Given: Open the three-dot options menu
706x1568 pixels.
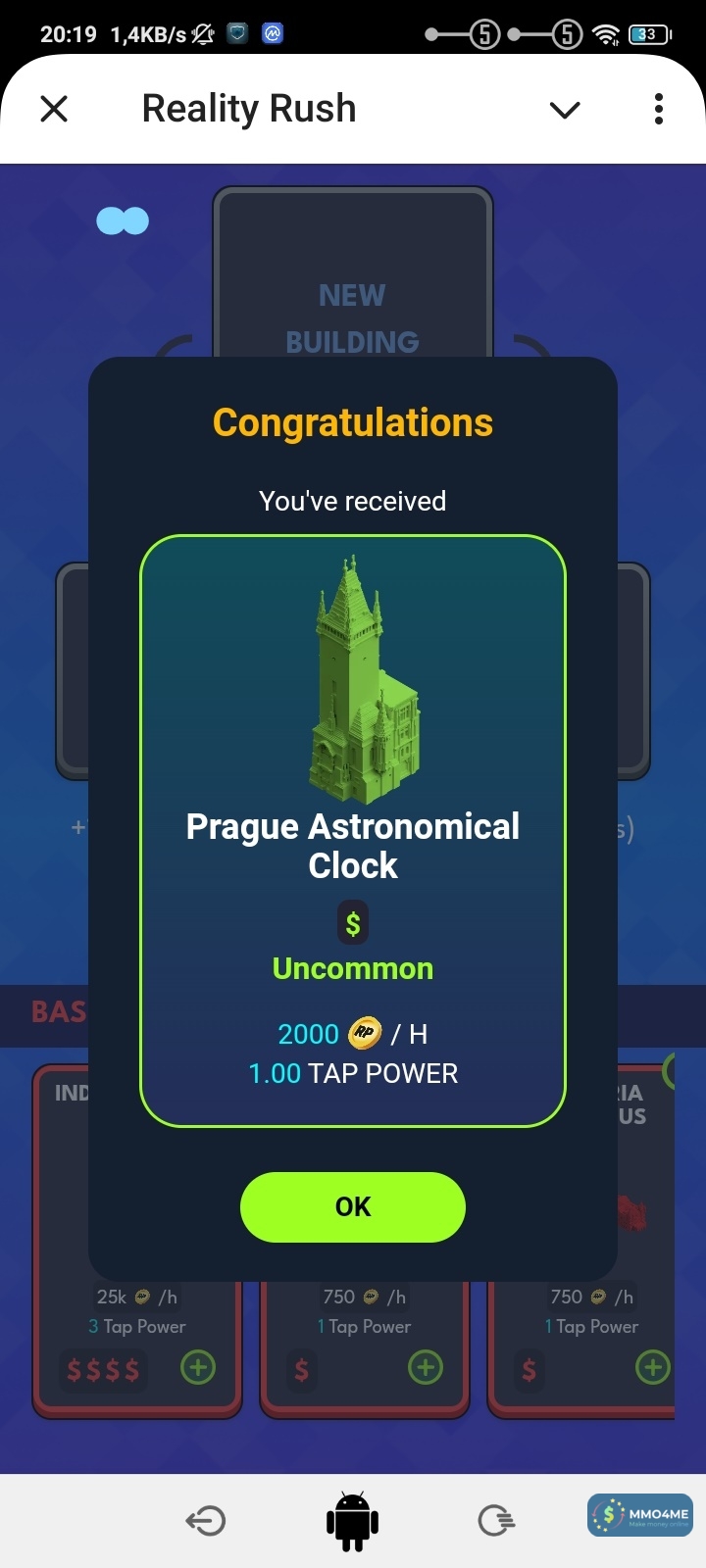Looking at the screenshot, I should pos(659,109).
